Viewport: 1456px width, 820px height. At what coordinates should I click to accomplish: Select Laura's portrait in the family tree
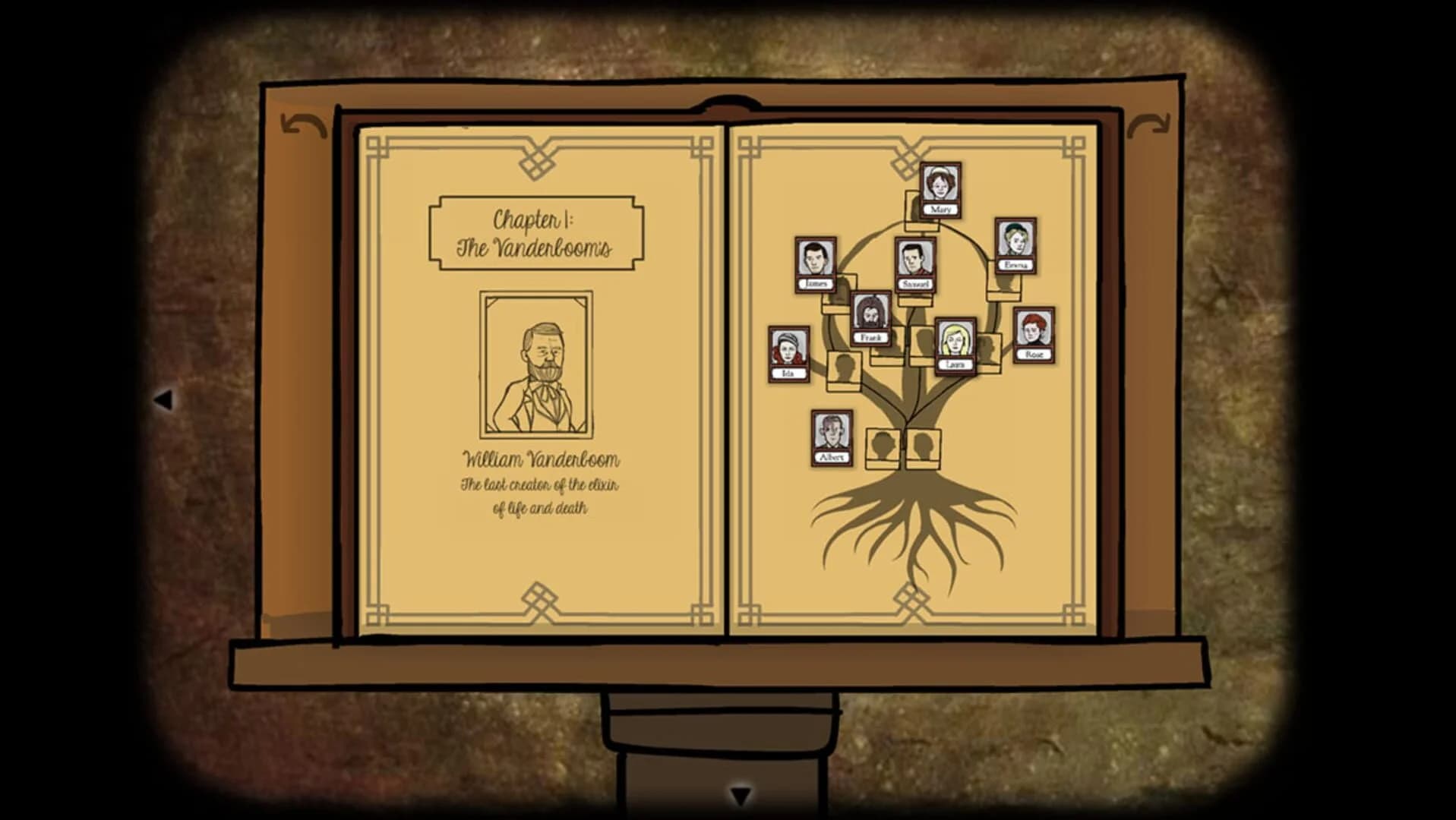pos(955,342)
